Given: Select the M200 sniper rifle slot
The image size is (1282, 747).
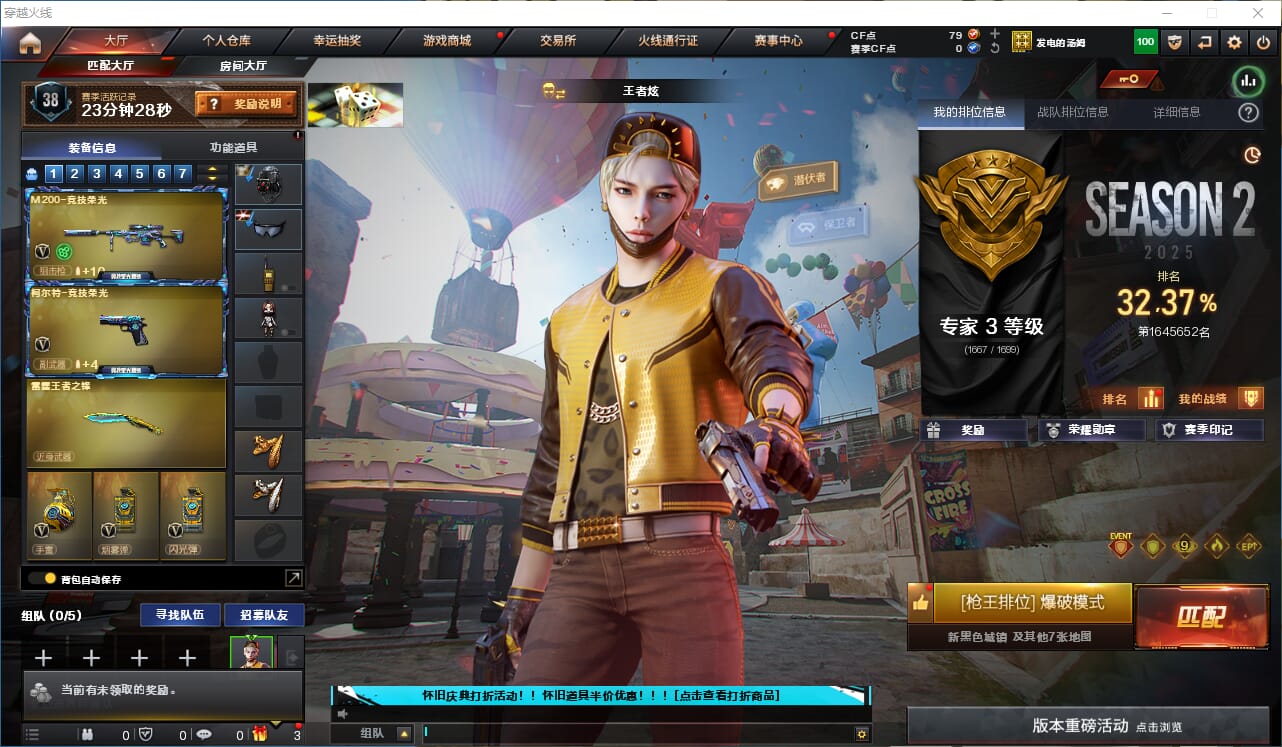Looking at the screenshot, I should 126,236.
